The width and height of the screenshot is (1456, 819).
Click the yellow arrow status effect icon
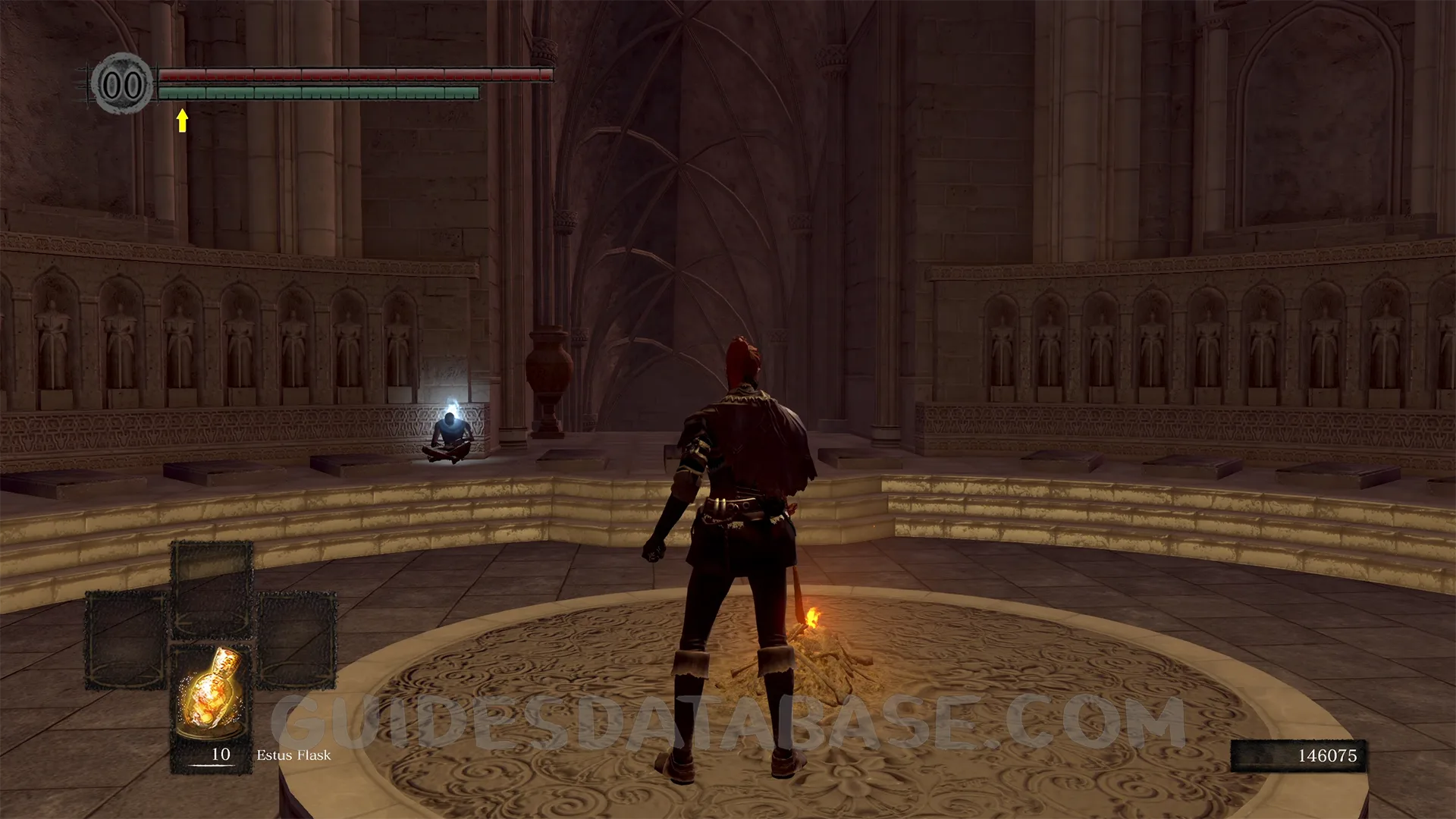(x=182, y=120)
